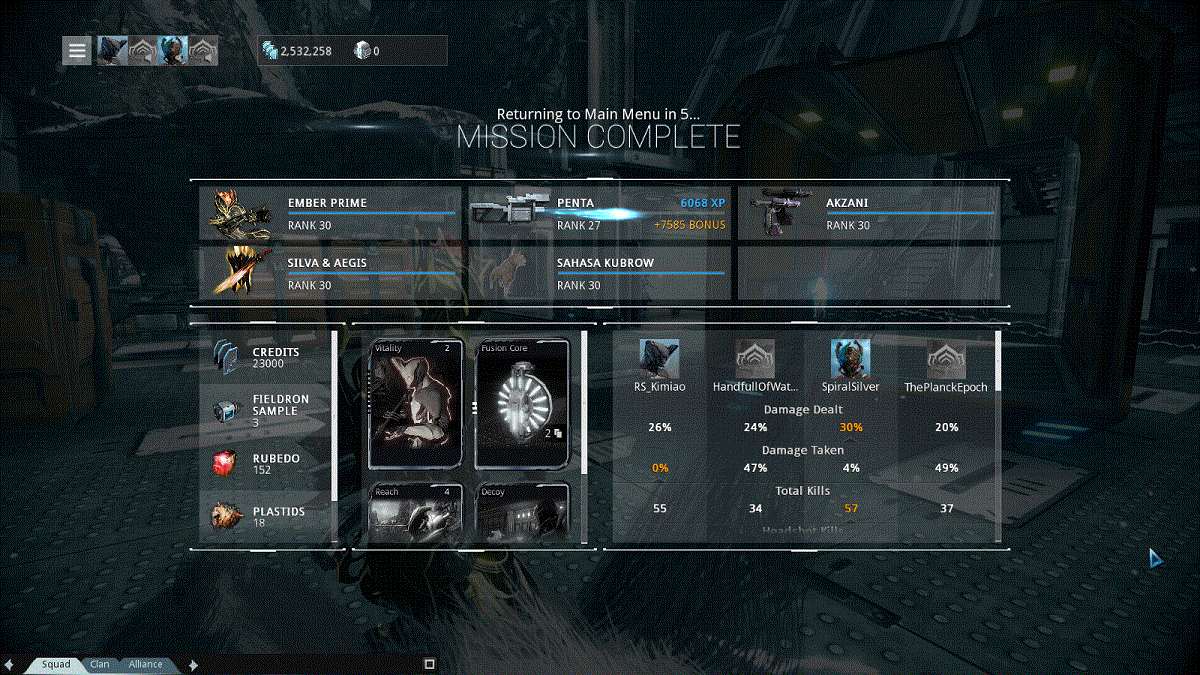Switch to the Alliance chat tab
The image size is (1200, 675).
[x=145, y=664]
